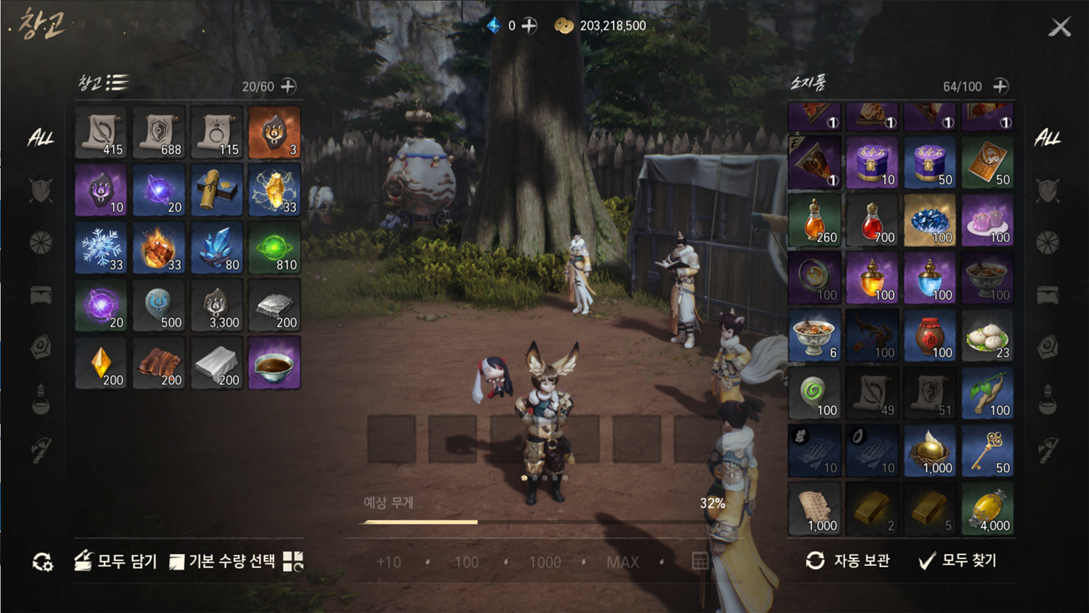Open the warehouse list view icon

[118, 83]
